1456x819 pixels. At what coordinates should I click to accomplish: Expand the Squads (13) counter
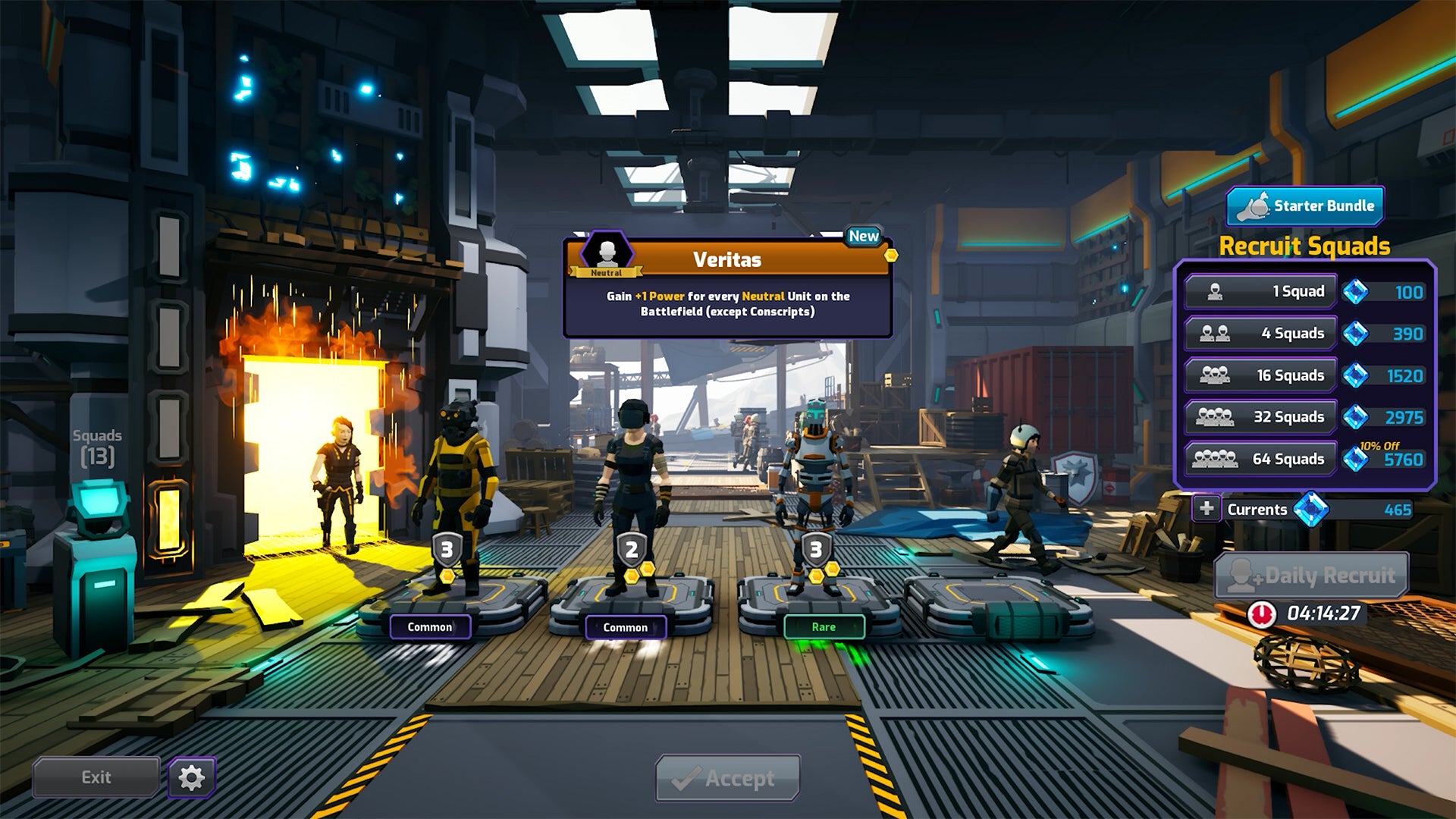click(99, 444)
